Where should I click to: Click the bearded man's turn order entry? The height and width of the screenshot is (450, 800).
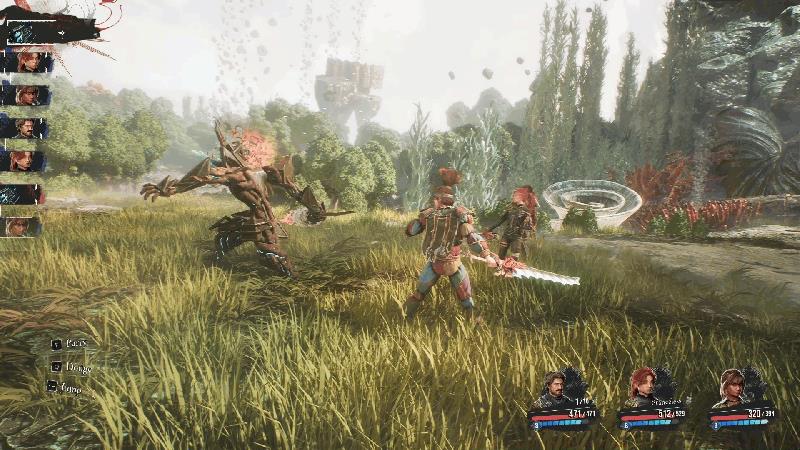coord(24,128)
